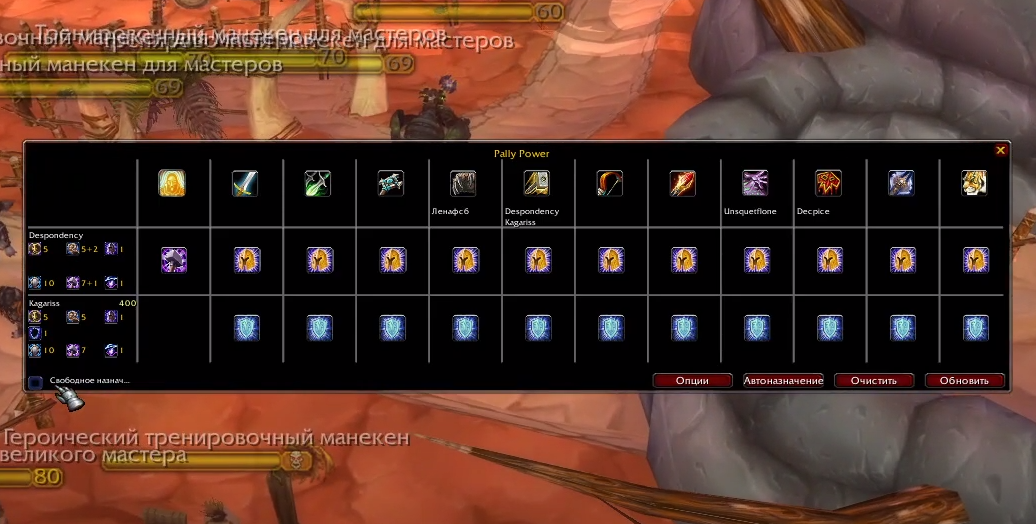Select the golden face icon column header

172,183
